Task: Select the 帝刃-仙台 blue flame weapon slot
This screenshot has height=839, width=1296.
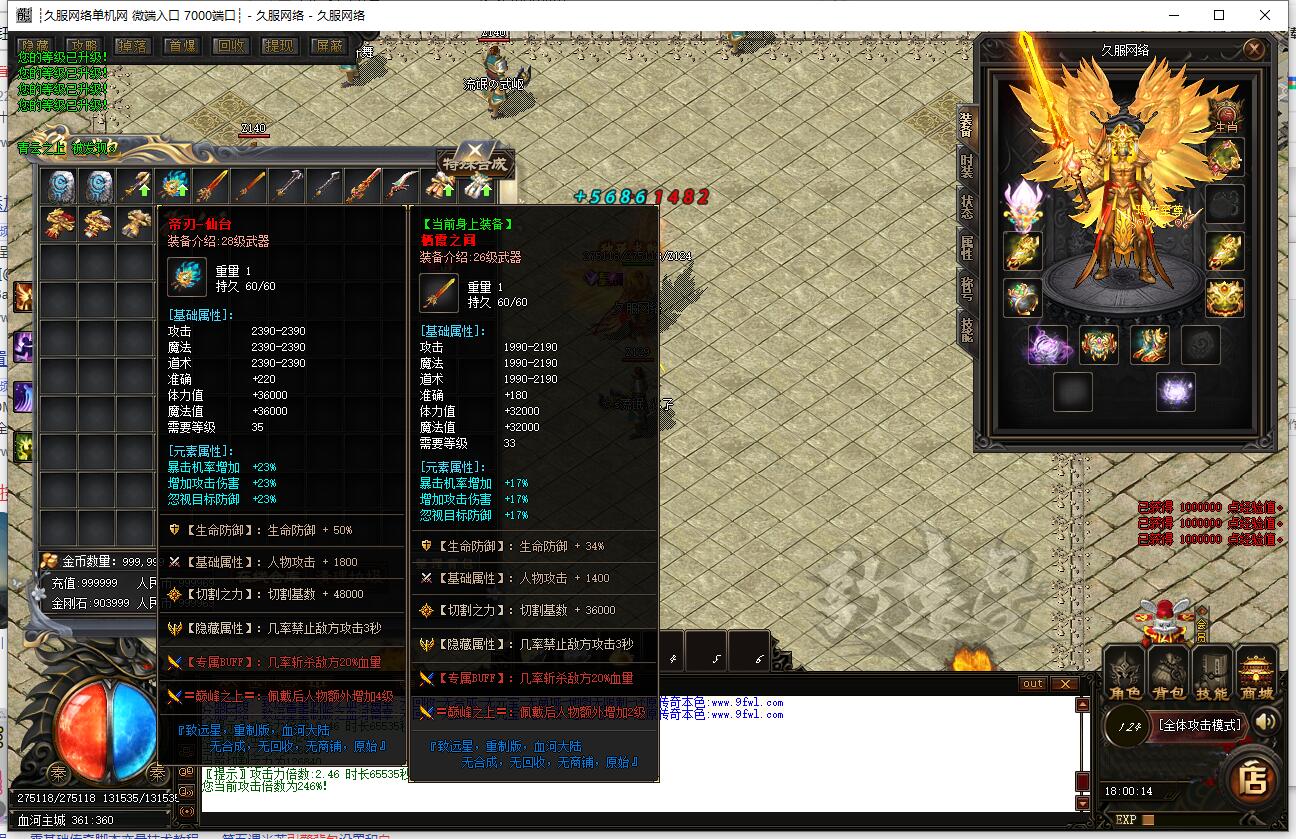Action: (174, 186)
